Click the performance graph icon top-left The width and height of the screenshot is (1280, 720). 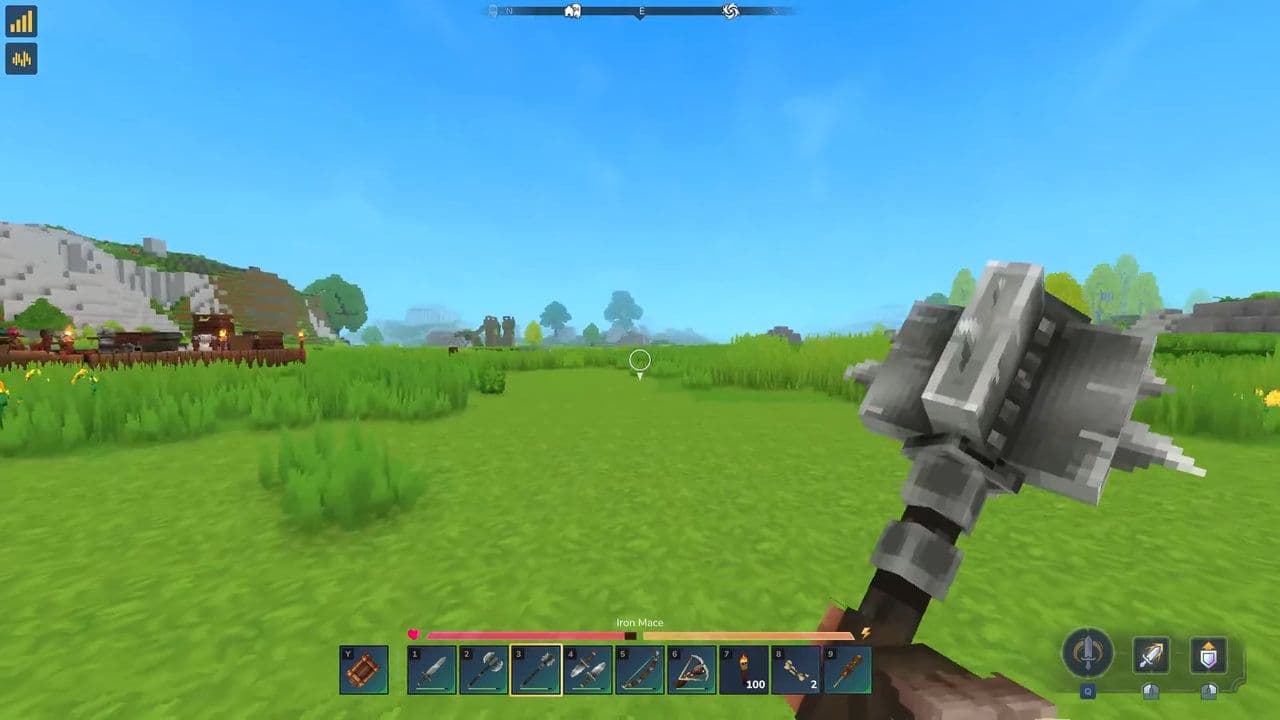tap(20, 22)
